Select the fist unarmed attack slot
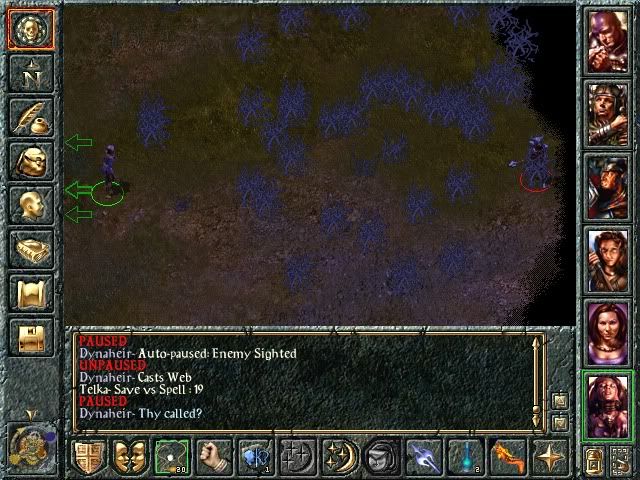Image resolution: width=640 pixels, height=480 pixels. (212, 456)
